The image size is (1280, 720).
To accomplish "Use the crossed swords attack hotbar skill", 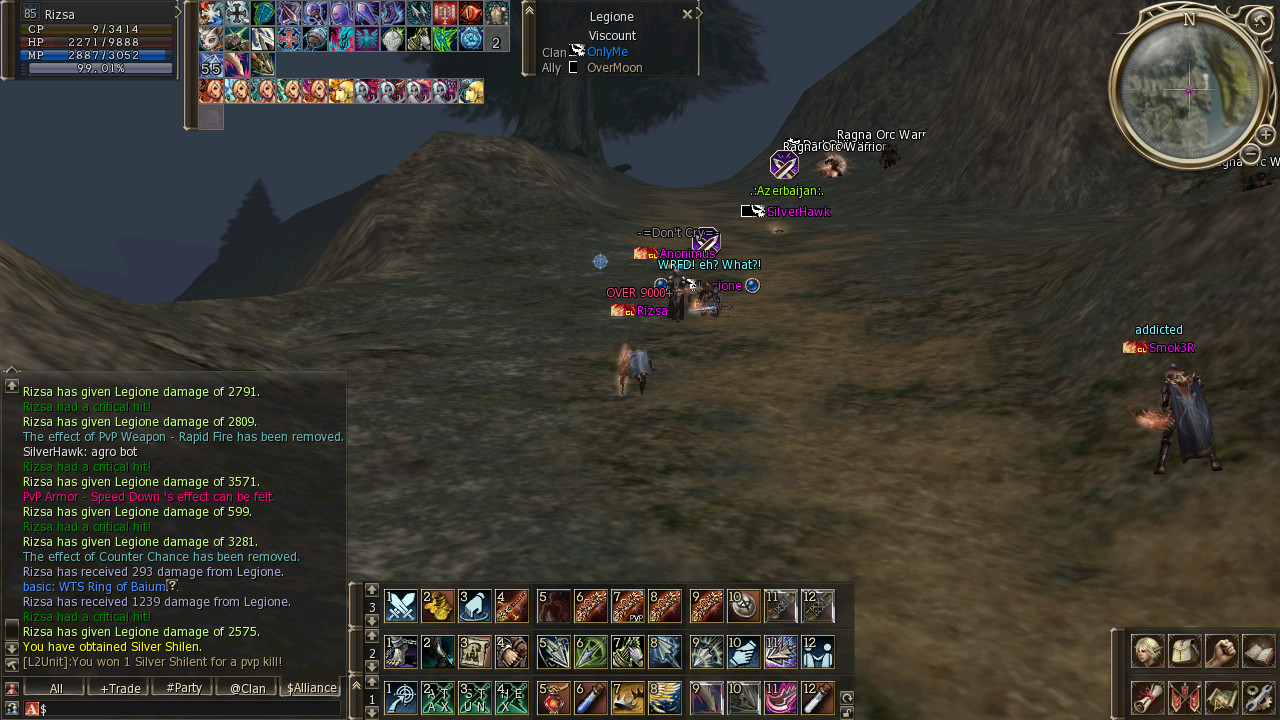I will tap(401, 606).
